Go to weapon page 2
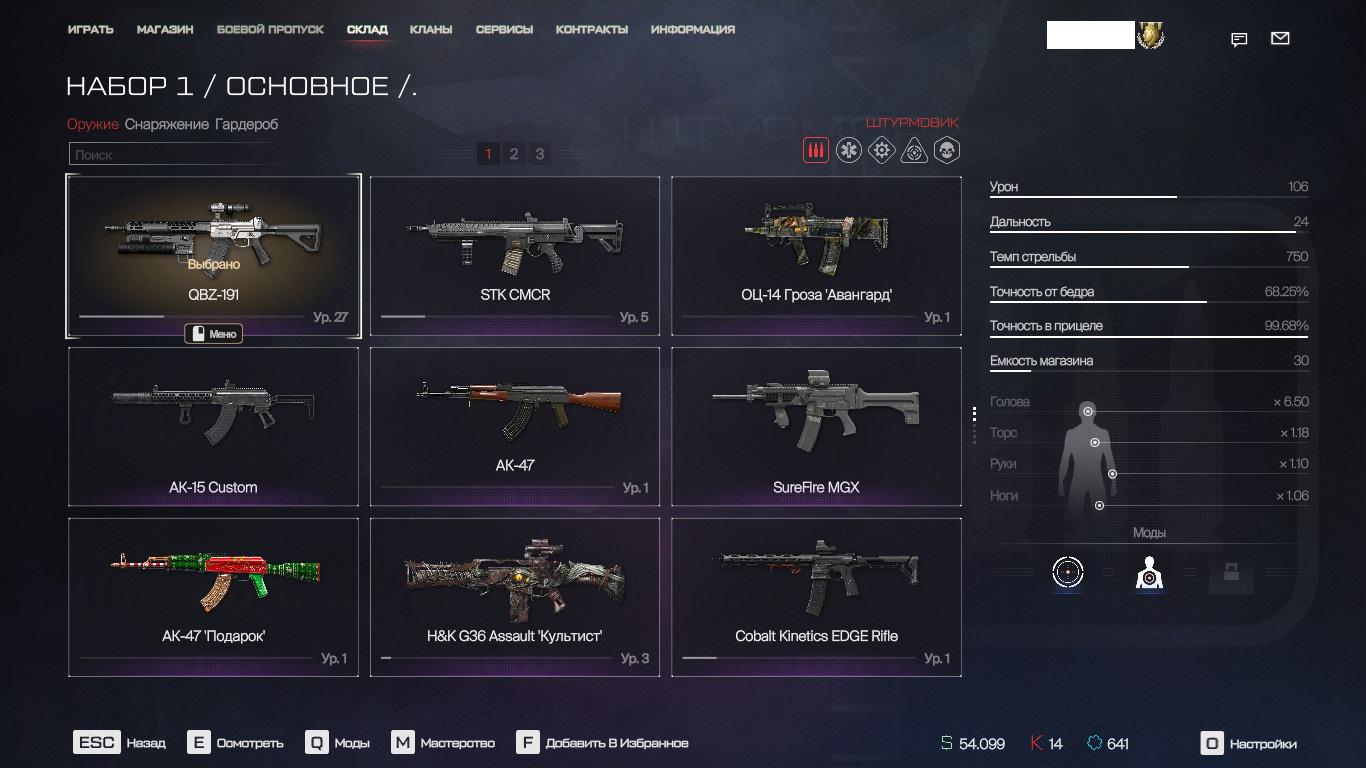The image size is (1366, 768). [514, 154]
